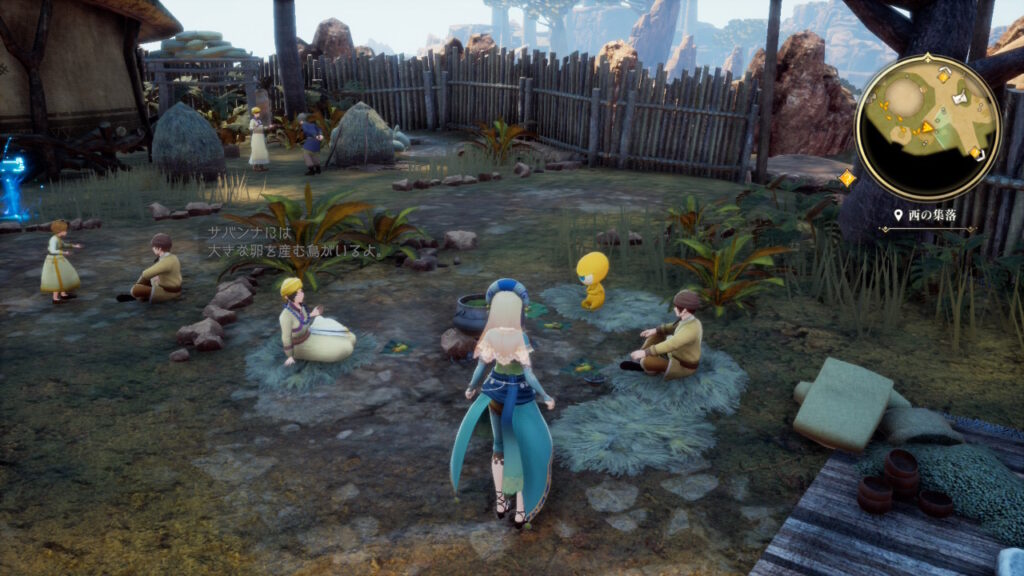This screenshot has width=1024, height=576.
Task: Click the yellow player arrow on the minimap
Action: tap(927, 127)
